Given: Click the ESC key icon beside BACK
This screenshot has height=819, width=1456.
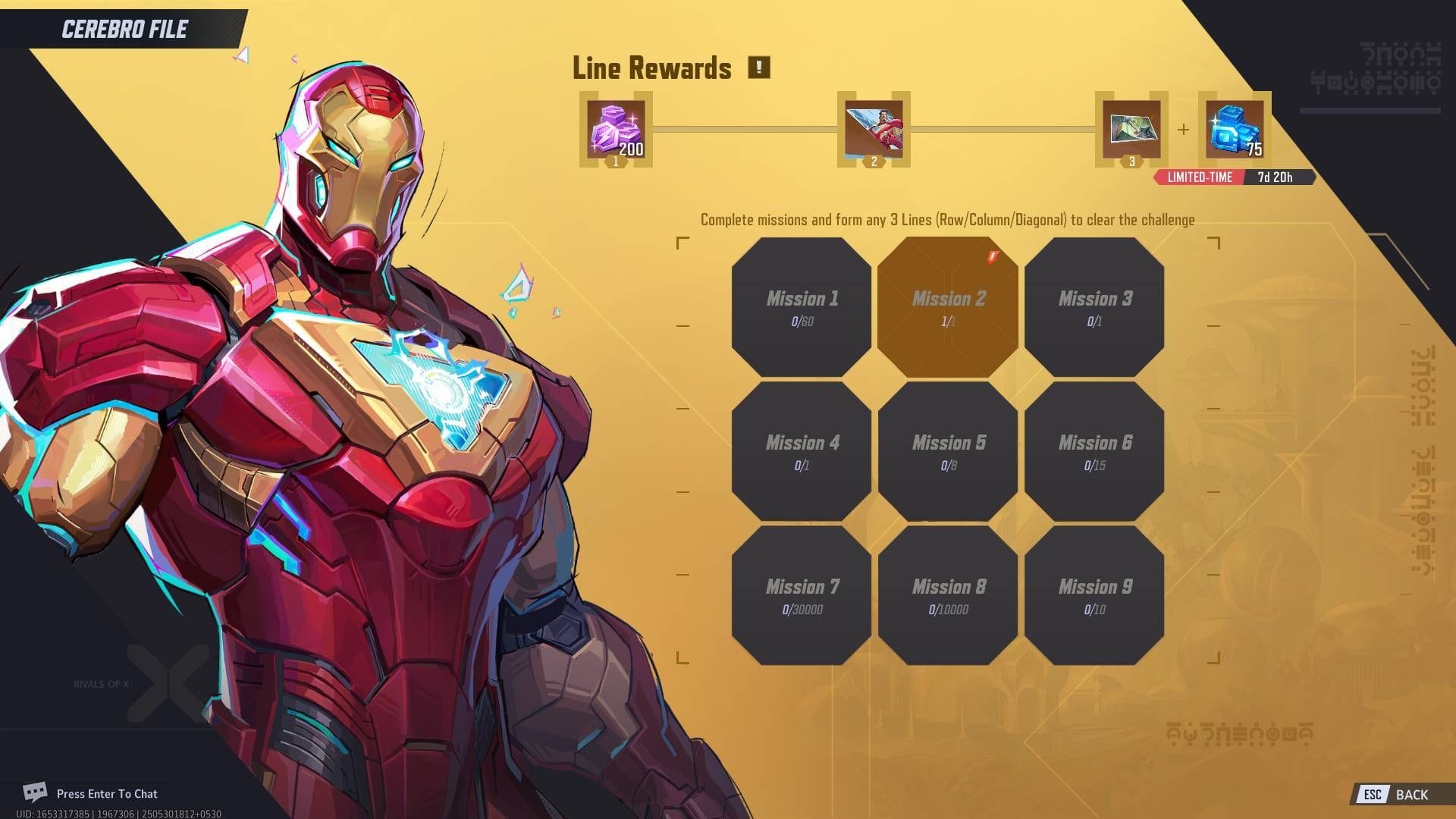Looking at the screenshot, I should pos(1374,795).
